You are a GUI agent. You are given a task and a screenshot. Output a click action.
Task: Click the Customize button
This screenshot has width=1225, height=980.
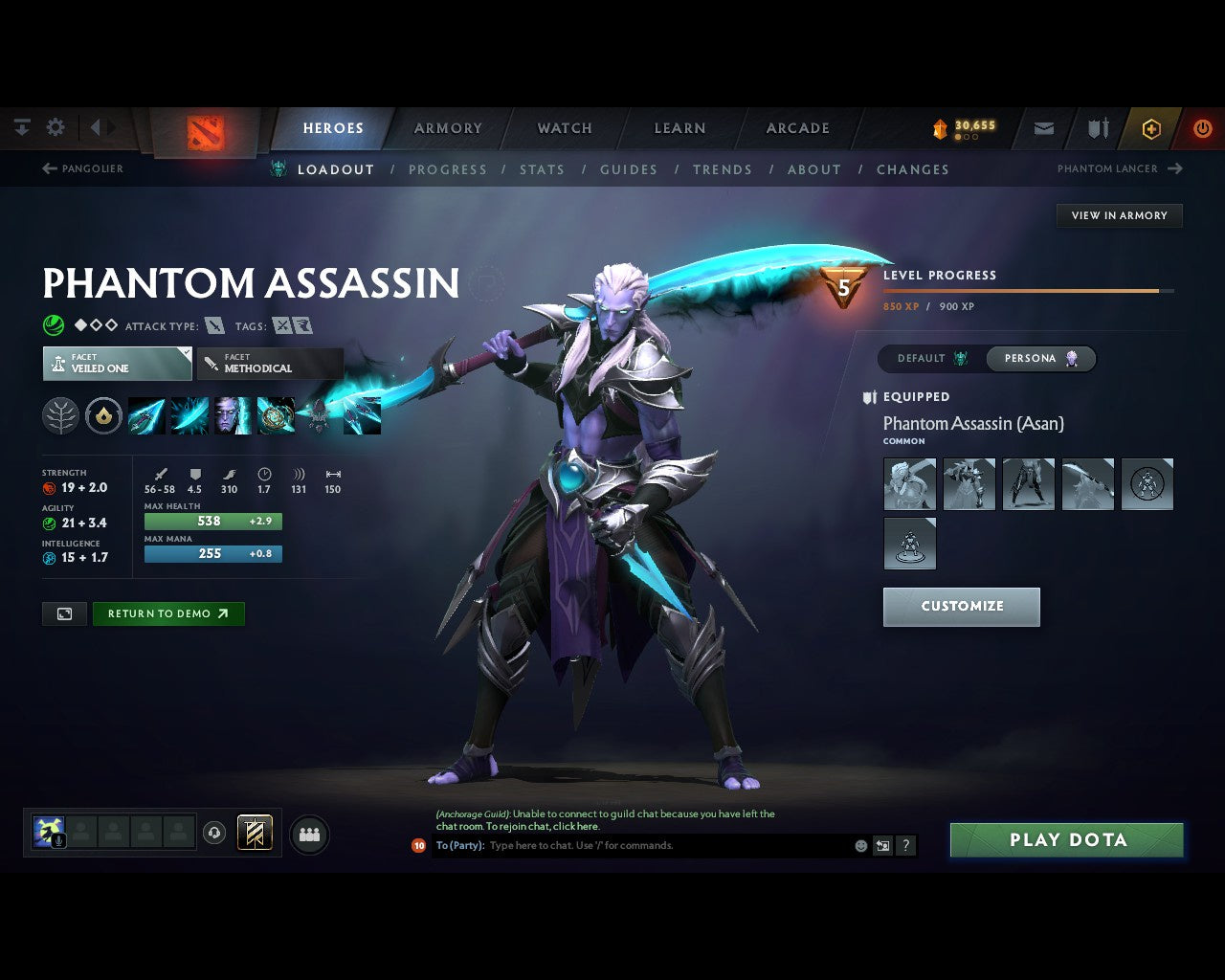click(x=961, y=607)
